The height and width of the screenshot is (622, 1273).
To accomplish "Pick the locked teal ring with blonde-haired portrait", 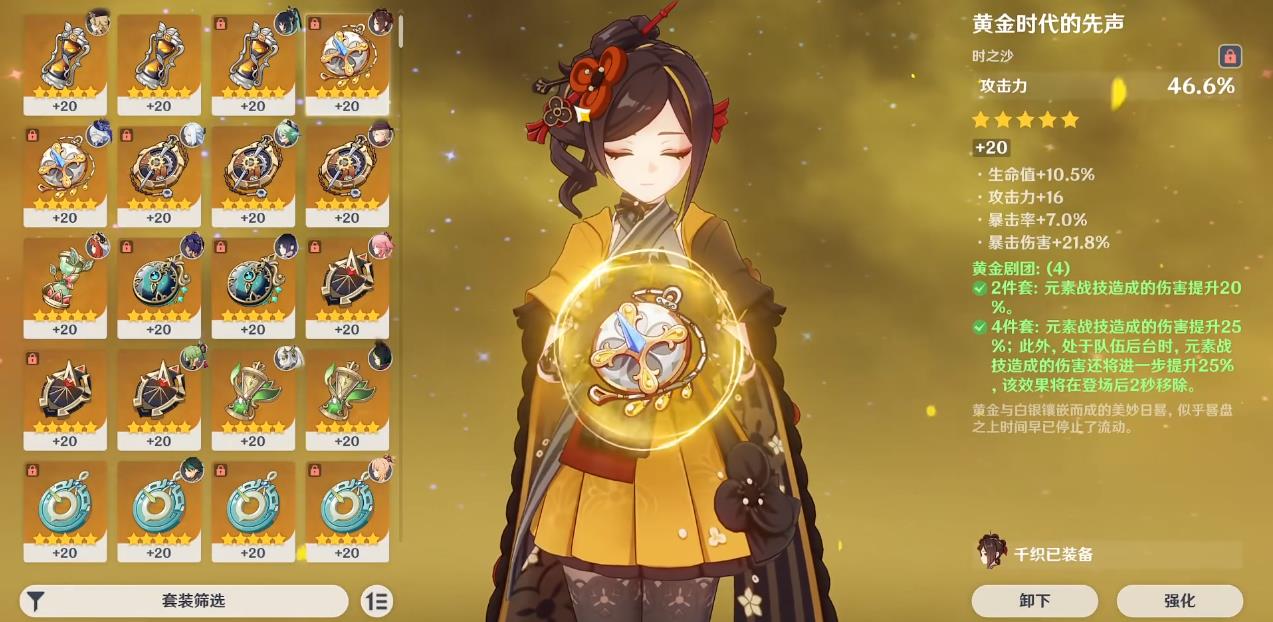I will pos(347,509).
